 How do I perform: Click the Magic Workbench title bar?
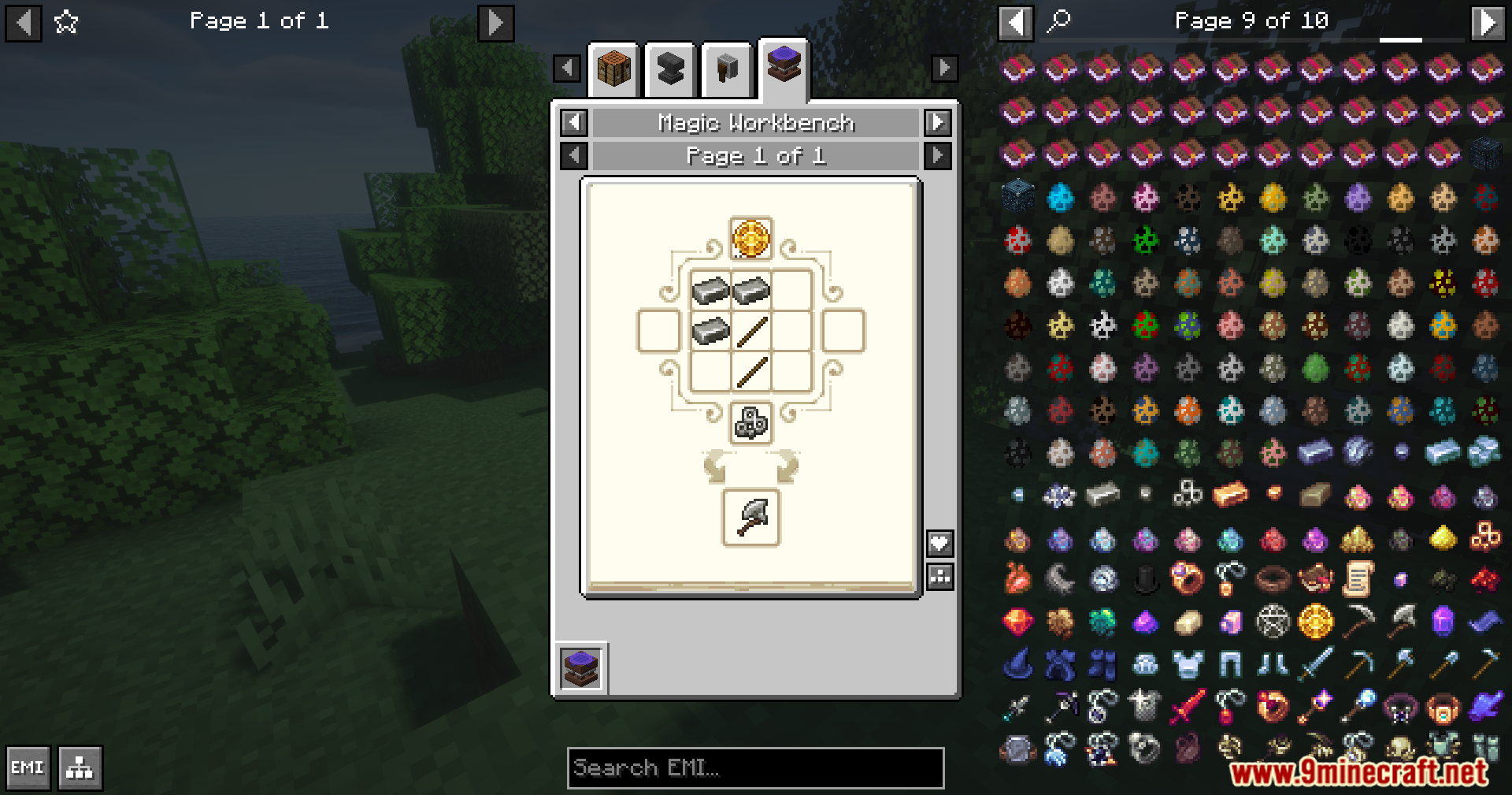point(754,123)
